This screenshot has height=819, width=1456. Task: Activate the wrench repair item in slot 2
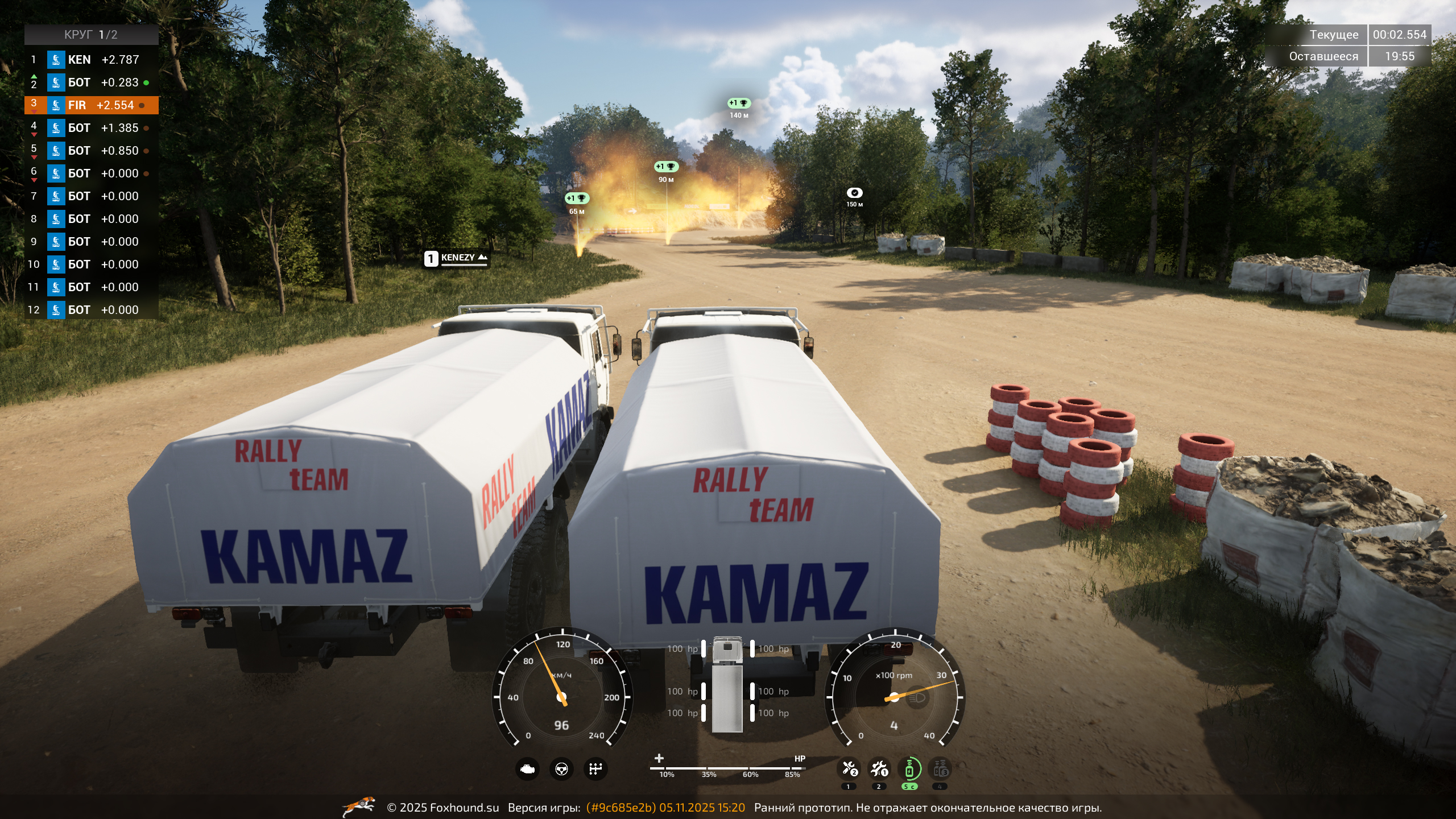coord(879,769)
